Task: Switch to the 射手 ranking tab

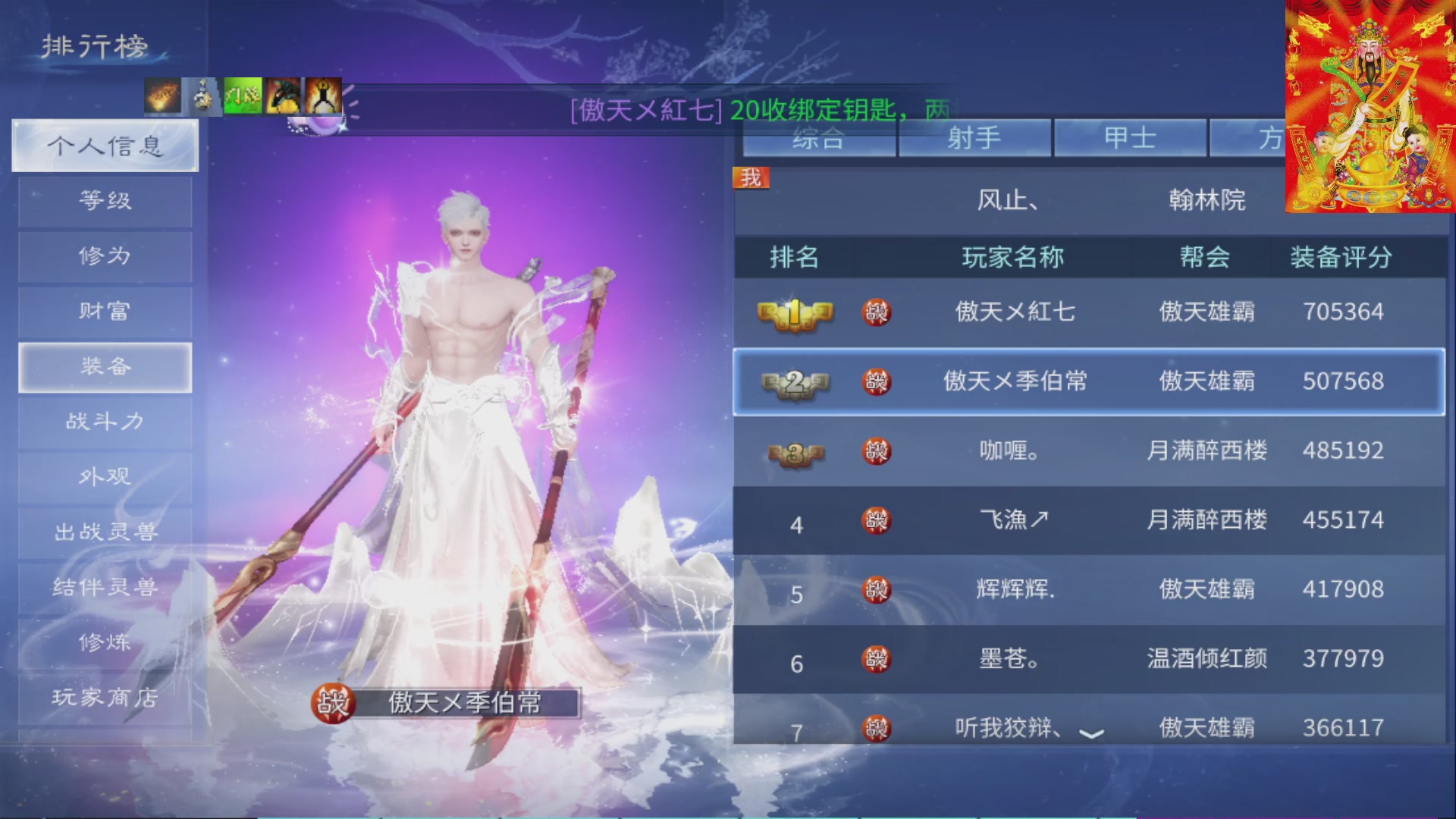Action: tap(975, 137)
